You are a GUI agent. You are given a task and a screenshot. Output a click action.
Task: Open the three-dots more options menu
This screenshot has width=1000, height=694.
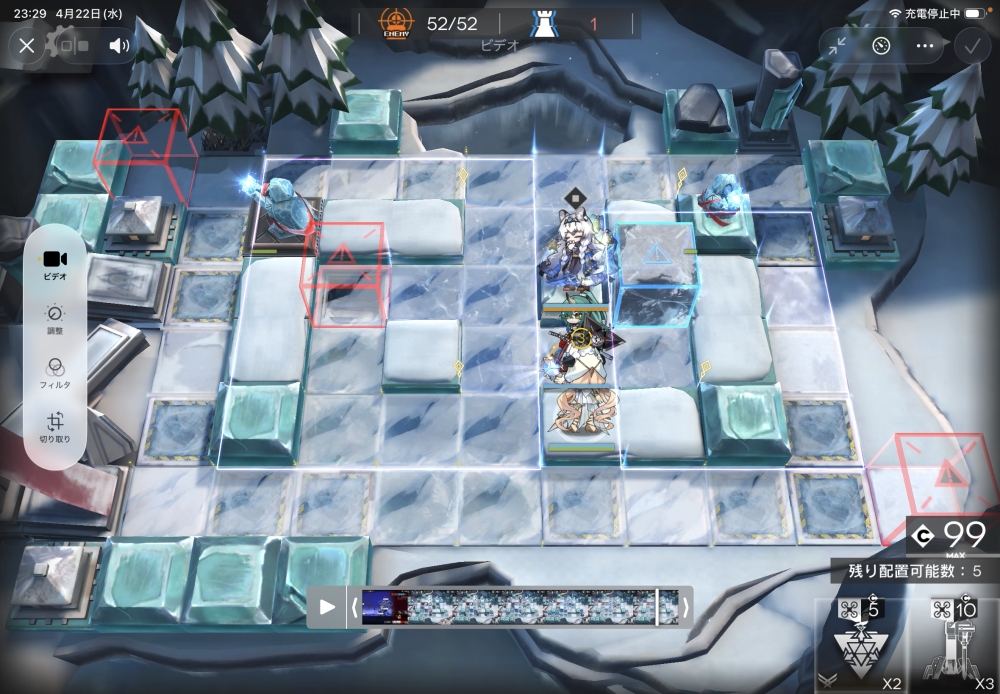tap(924, 45)
